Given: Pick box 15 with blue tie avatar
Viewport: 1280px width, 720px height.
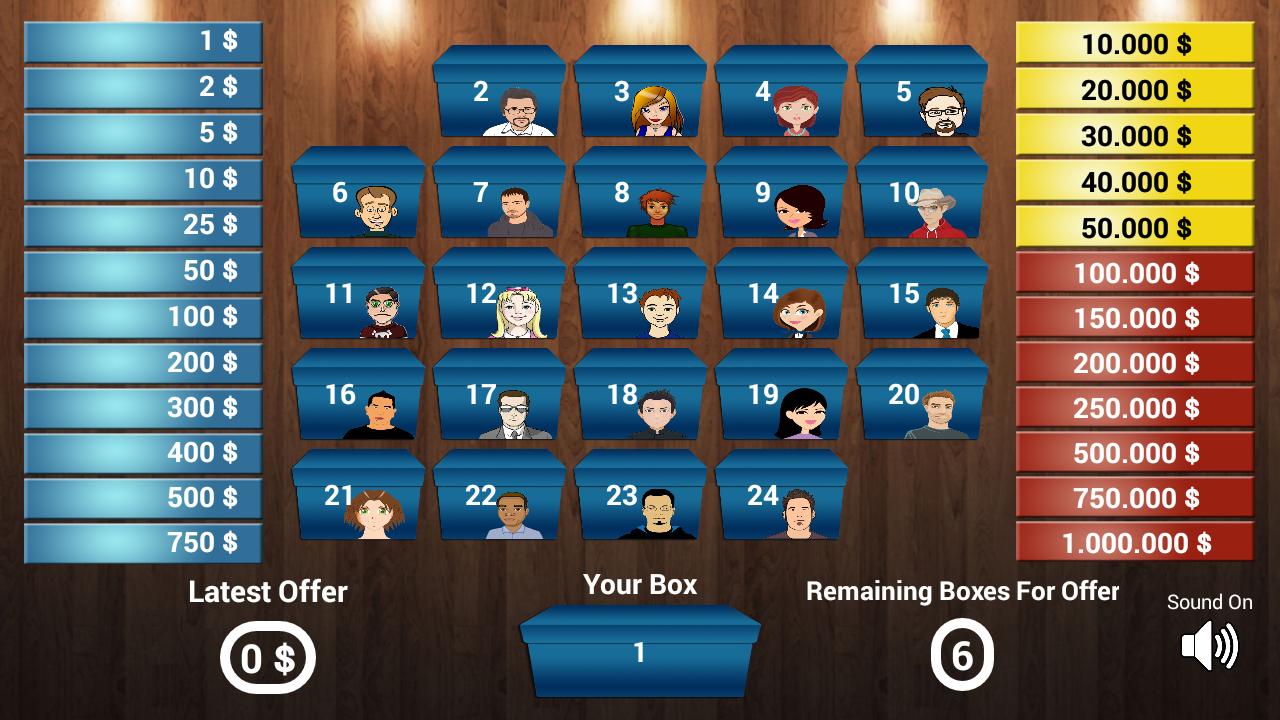Looking at the screenshot, I should (921, 300).
